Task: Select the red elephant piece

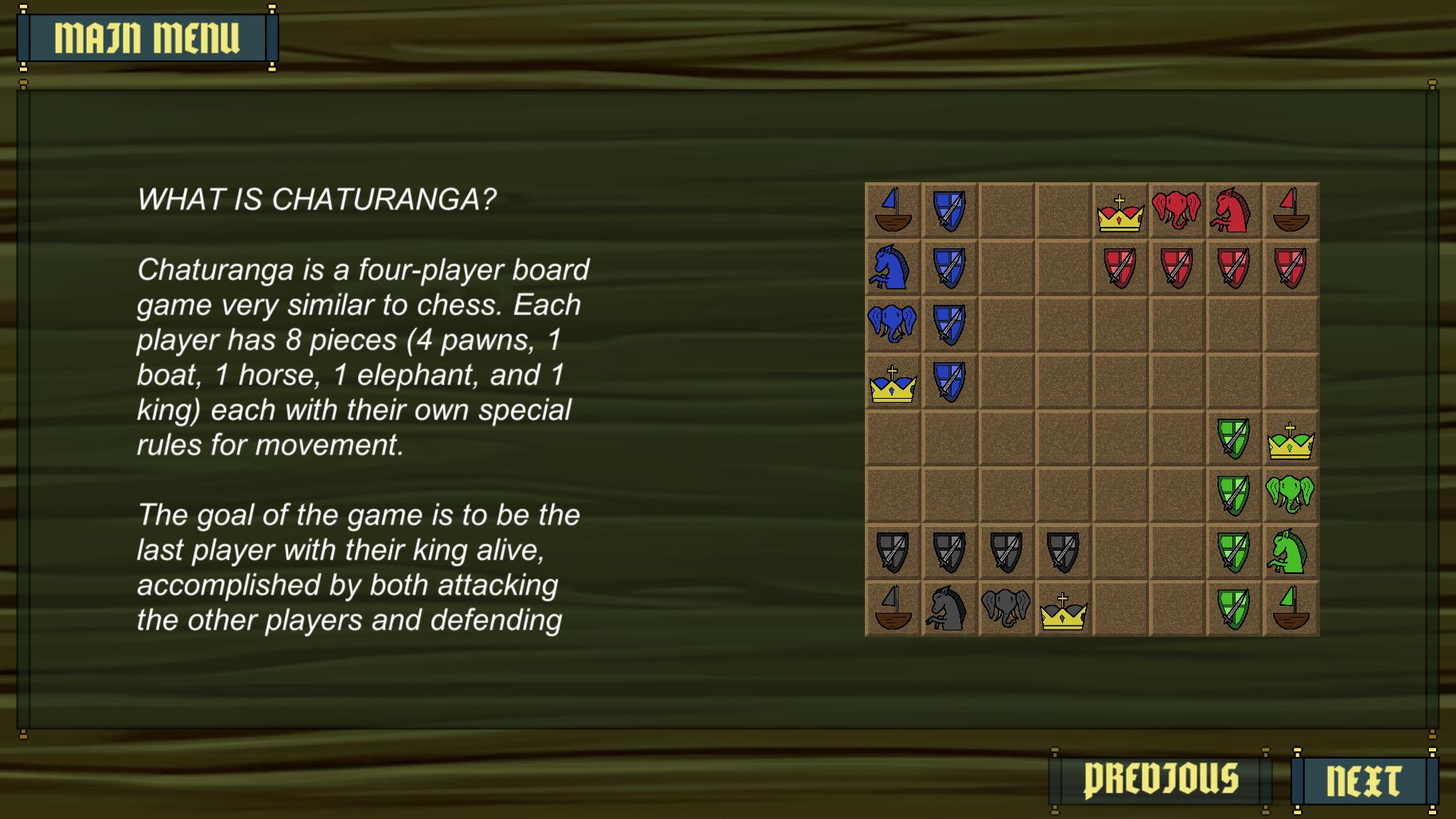Action: point(1178,209)
